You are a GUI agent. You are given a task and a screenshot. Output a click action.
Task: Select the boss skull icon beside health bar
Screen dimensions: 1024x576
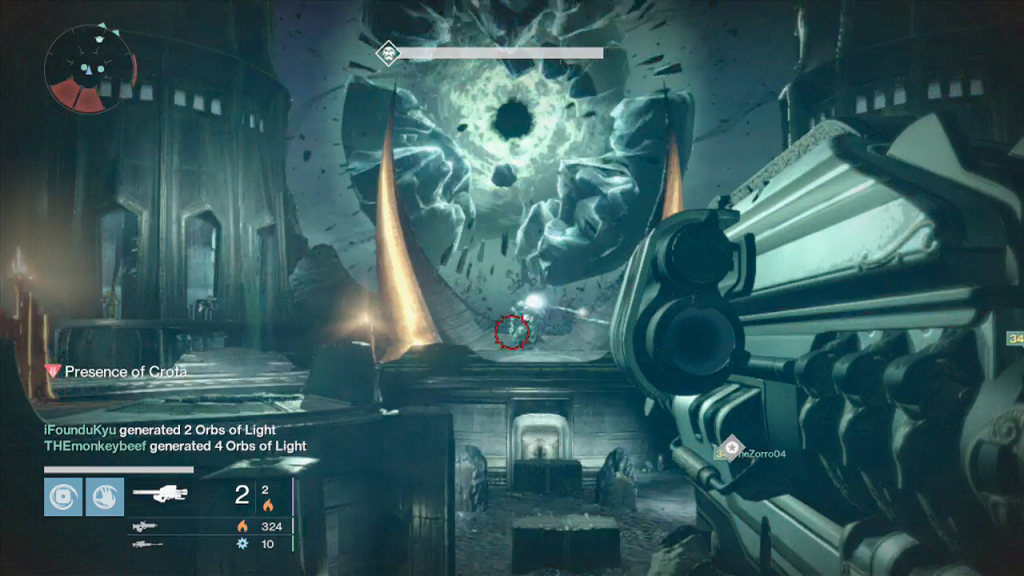tap(386, 52)
